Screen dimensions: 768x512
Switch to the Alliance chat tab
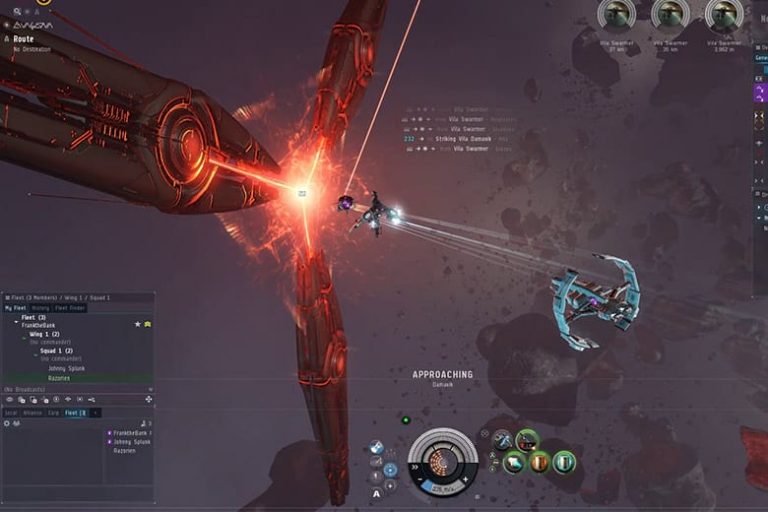pos(32,412)
